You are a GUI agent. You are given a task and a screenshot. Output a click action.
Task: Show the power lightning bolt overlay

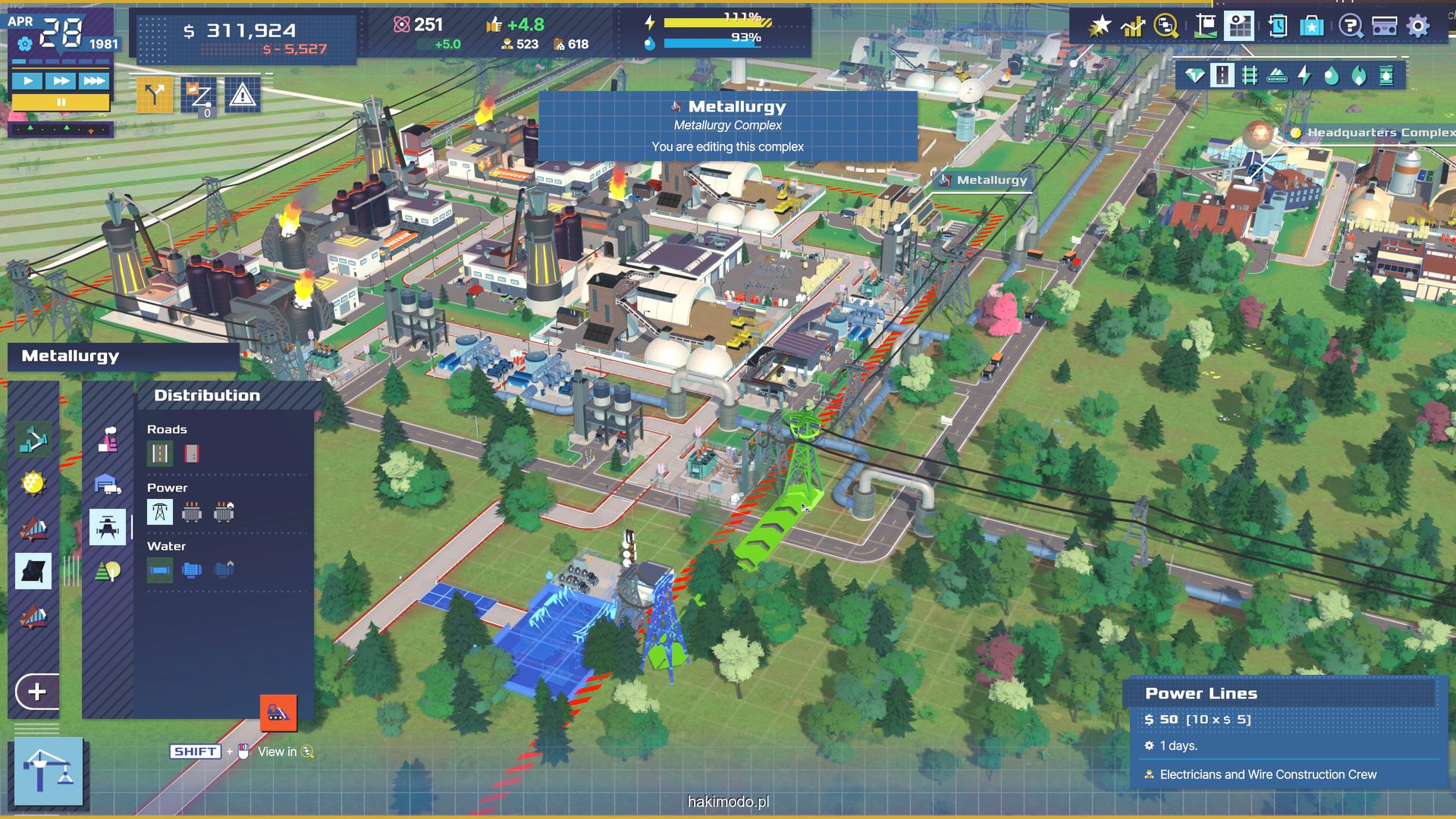pyautogui.click(x=1304, y=75)
